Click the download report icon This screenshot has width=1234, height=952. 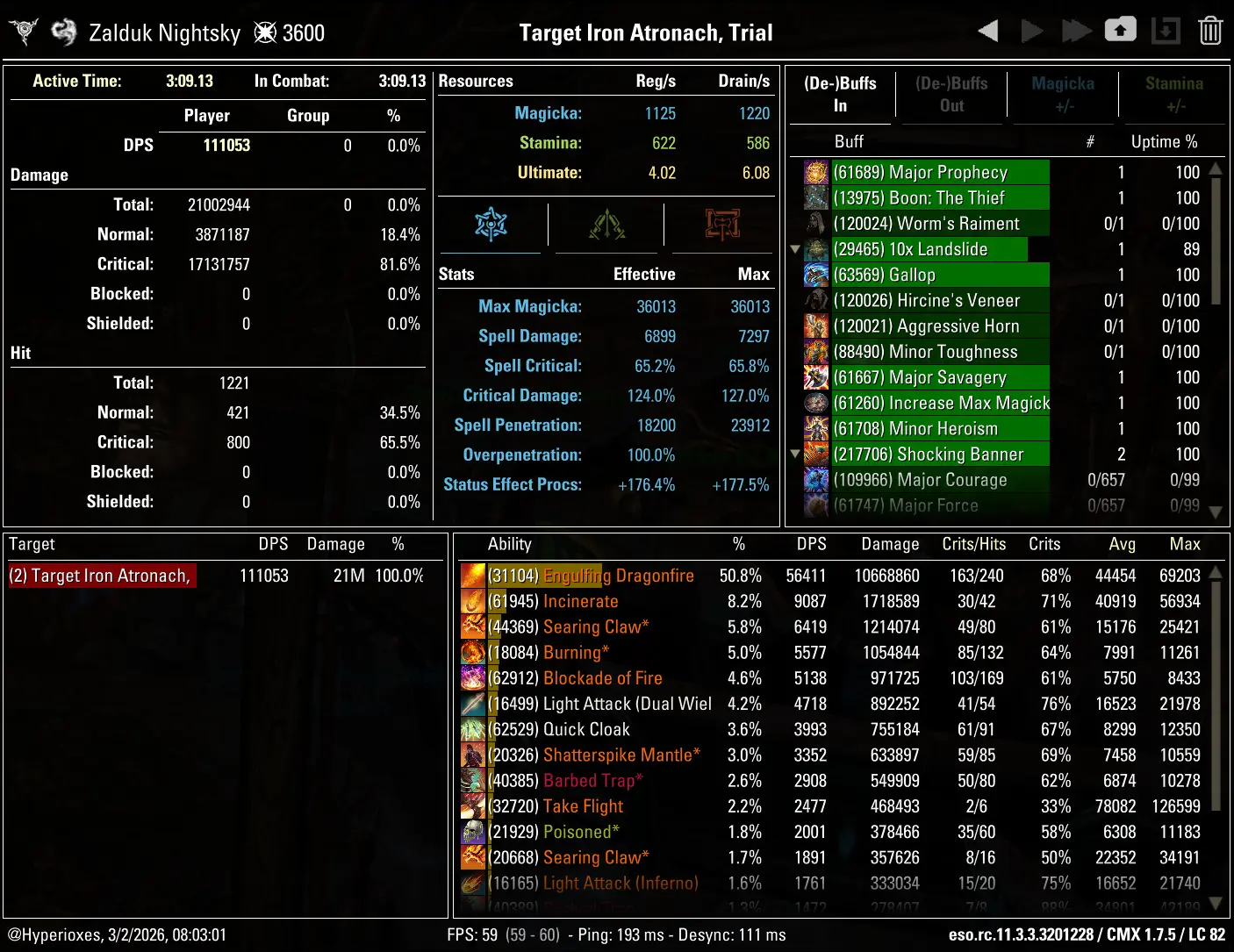point(1166,29)
